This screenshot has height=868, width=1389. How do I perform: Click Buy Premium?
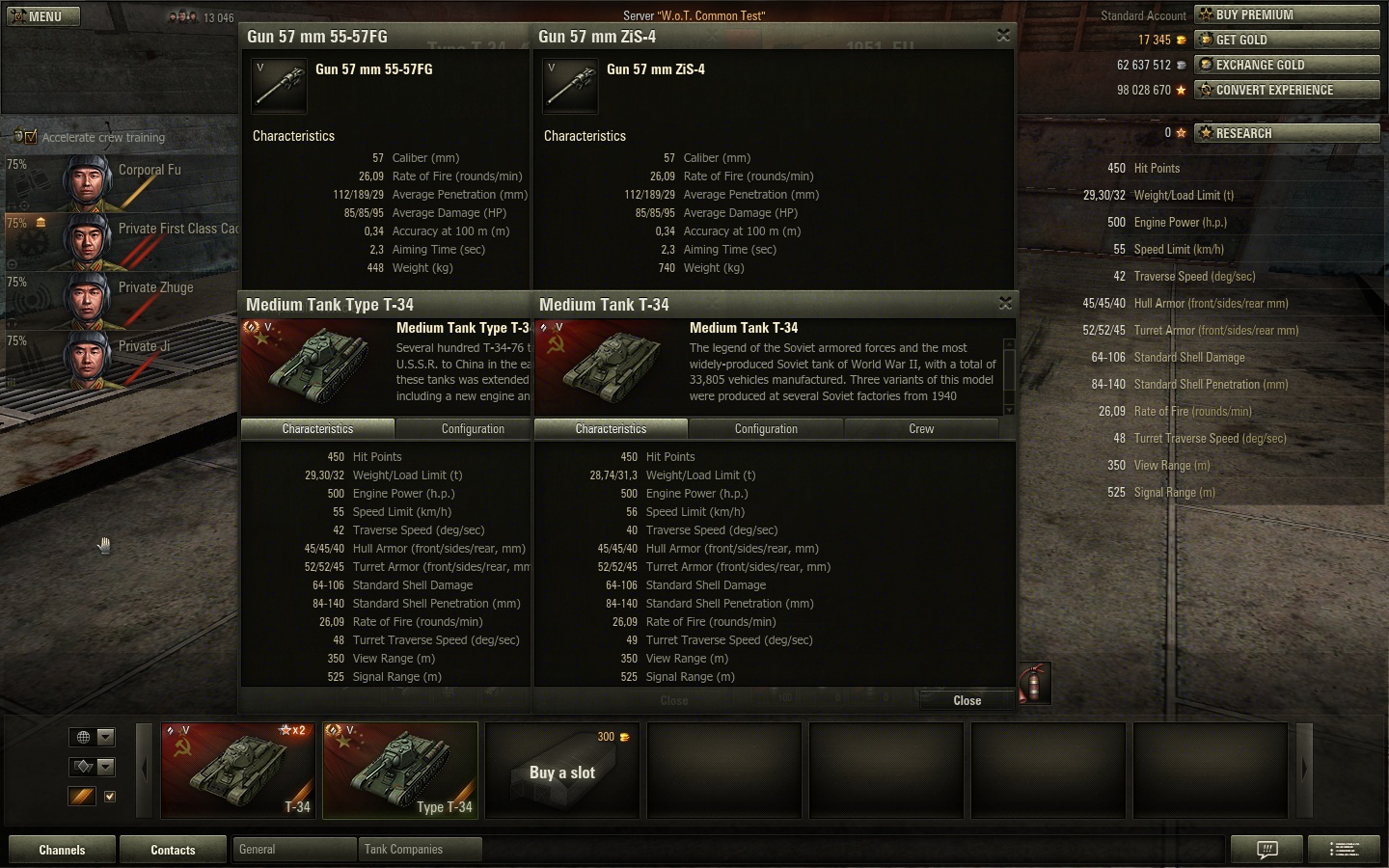tap(1287, 14)
